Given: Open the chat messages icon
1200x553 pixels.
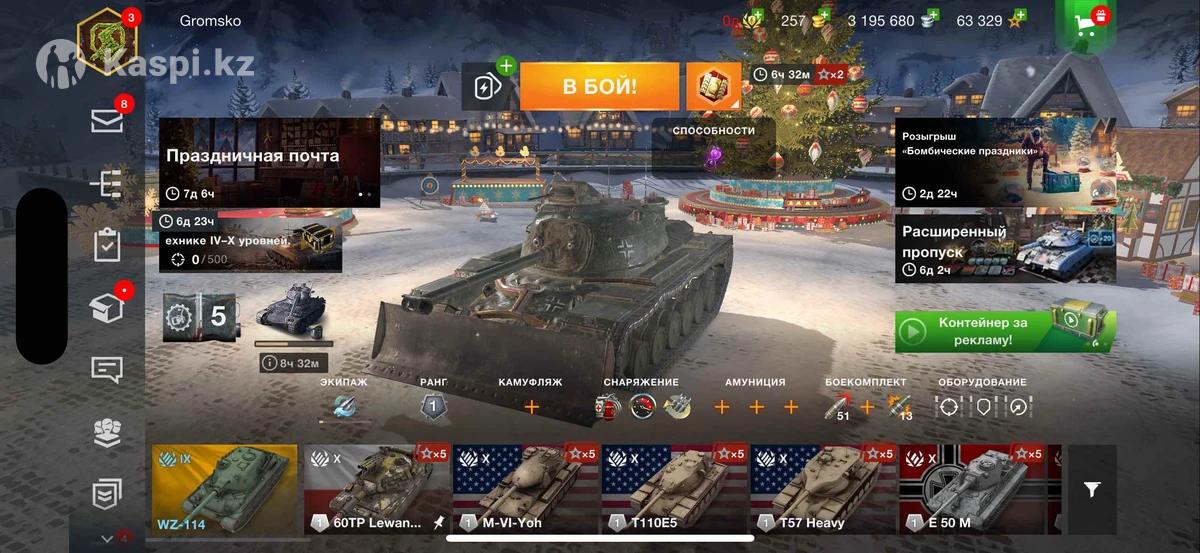Looking at the screenshot, I should (107, 369).
